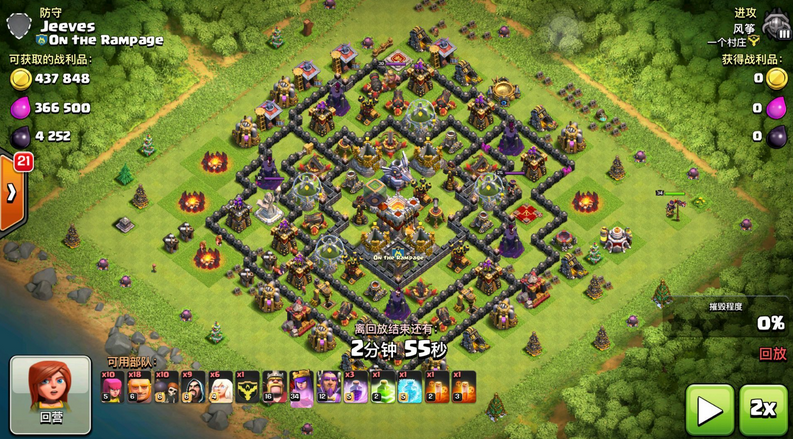Select the Clan Castle reinforcement slot
Image resolution: width=793 pixels, height=439 pixels.
tap(246, 386)
